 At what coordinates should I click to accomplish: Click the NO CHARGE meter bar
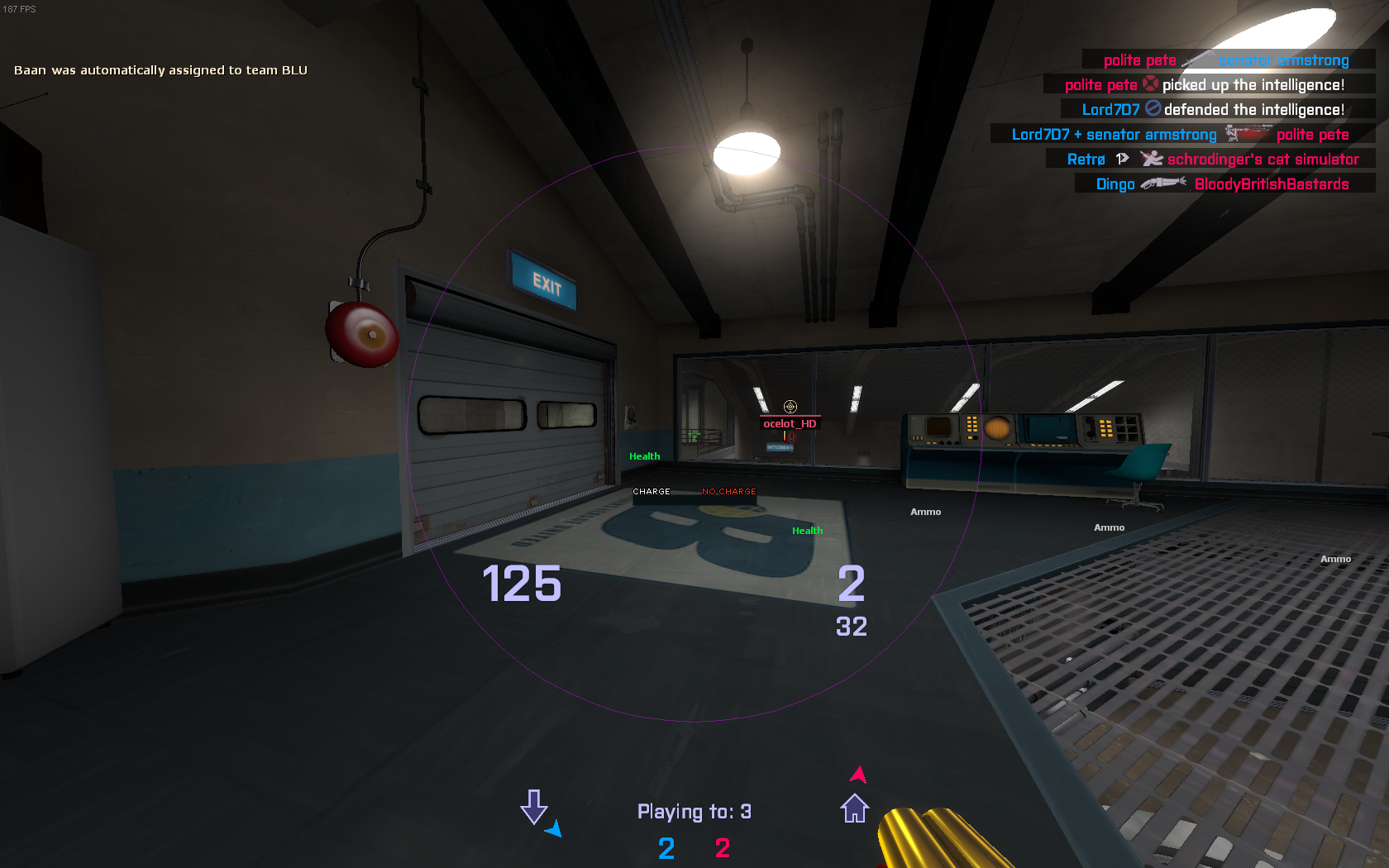pyautogui.click(x=729, y=491)
